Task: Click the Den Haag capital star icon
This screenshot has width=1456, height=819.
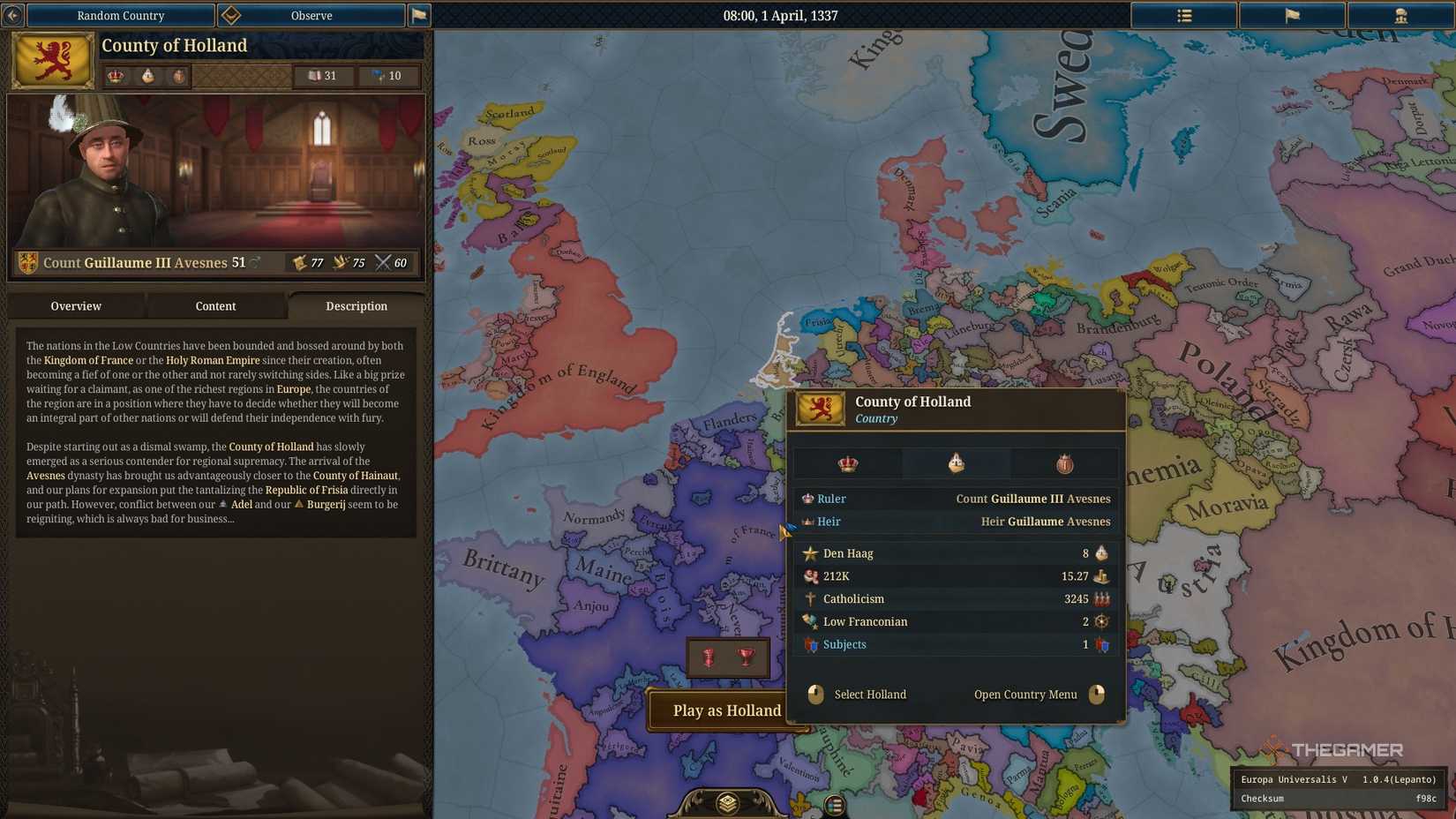Action: pyautogui.click(x=809, y=553)
